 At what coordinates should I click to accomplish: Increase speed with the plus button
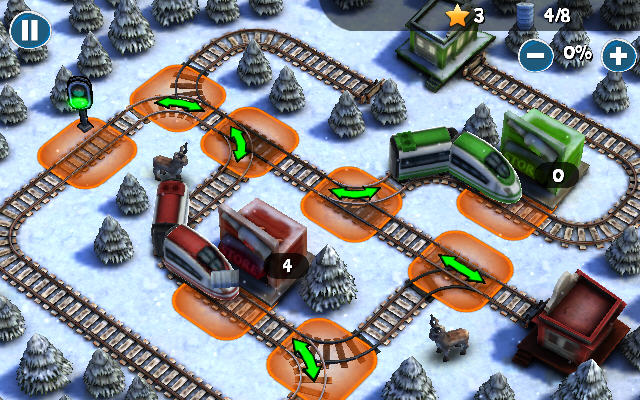(617, 54)
